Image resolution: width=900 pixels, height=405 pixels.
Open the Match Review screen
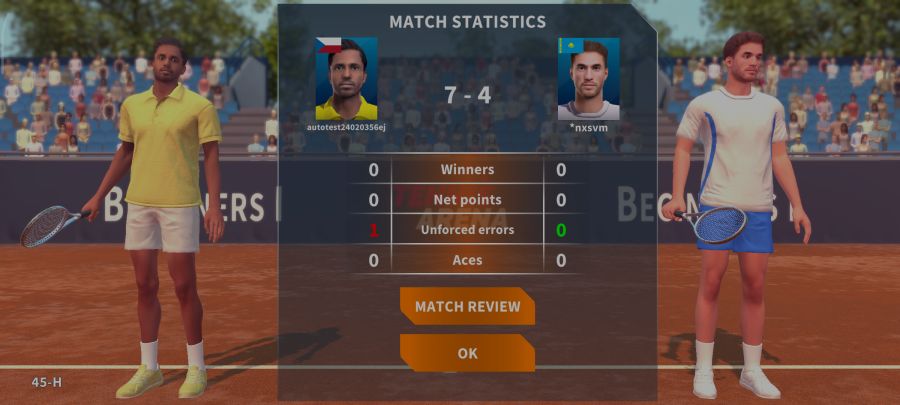pyautogui.click(x=467, y=306)
